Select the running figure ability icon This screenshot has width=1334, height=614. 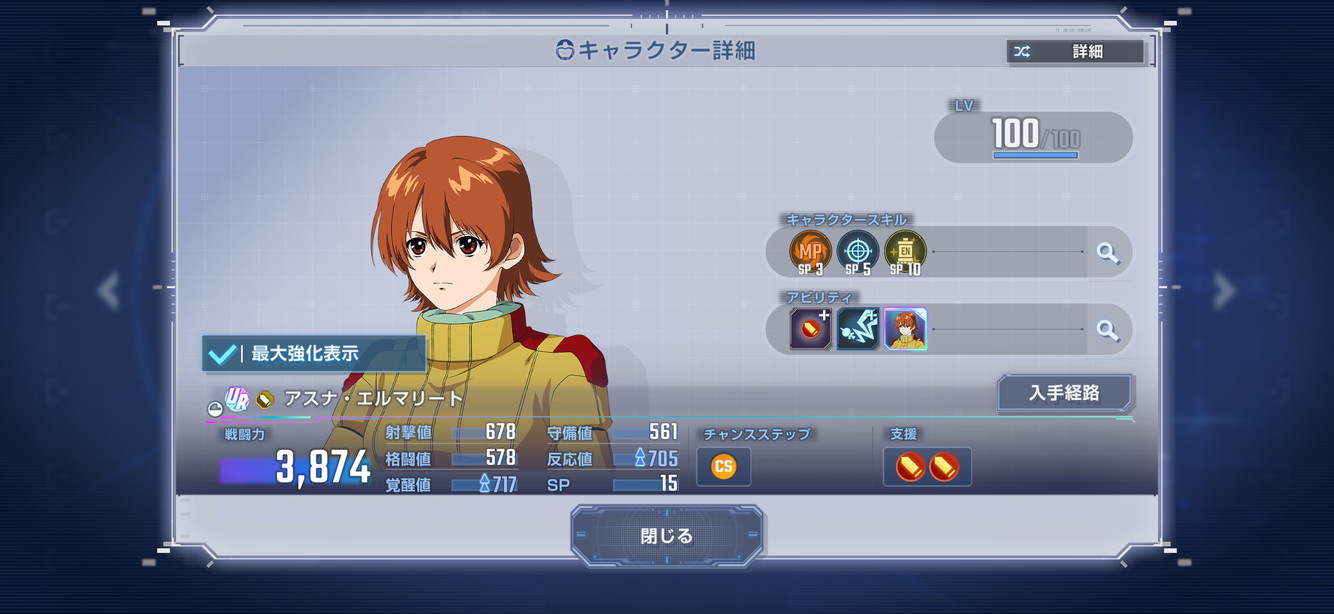857,329
